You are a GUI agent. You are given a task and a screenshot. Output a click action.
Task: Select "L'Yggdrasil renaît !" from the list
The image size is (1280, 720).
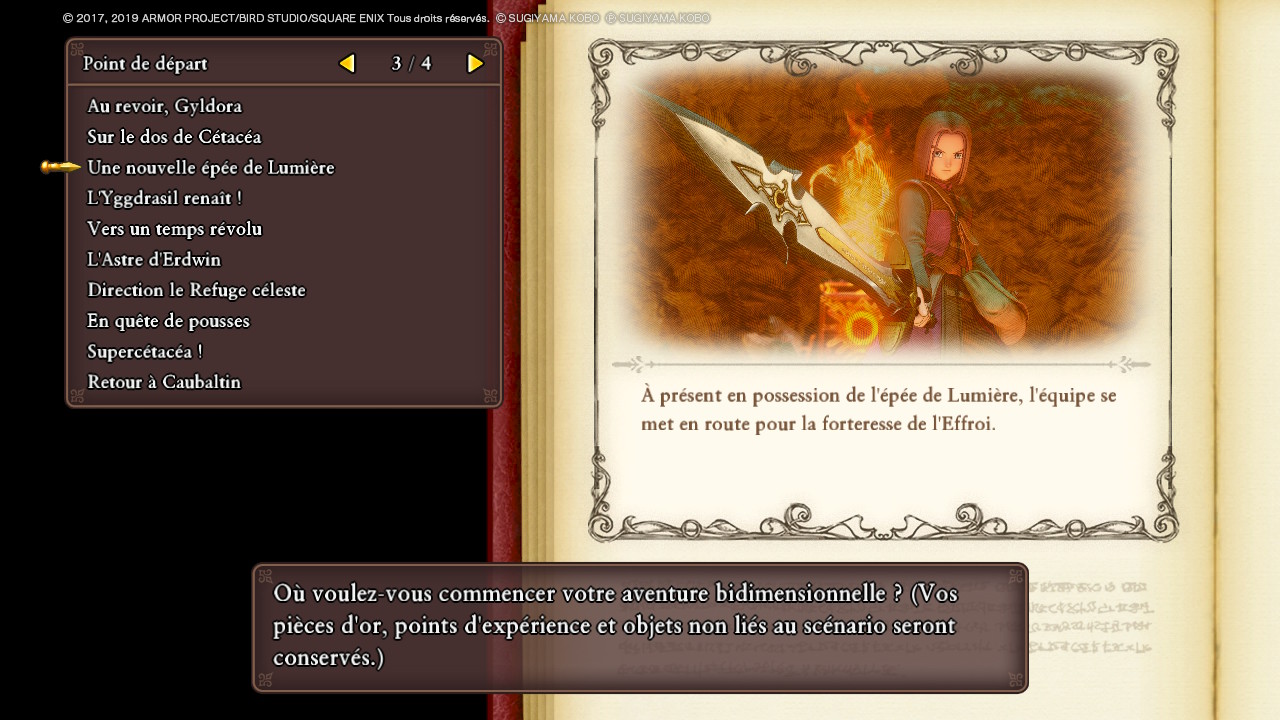[x=164, y=199]
